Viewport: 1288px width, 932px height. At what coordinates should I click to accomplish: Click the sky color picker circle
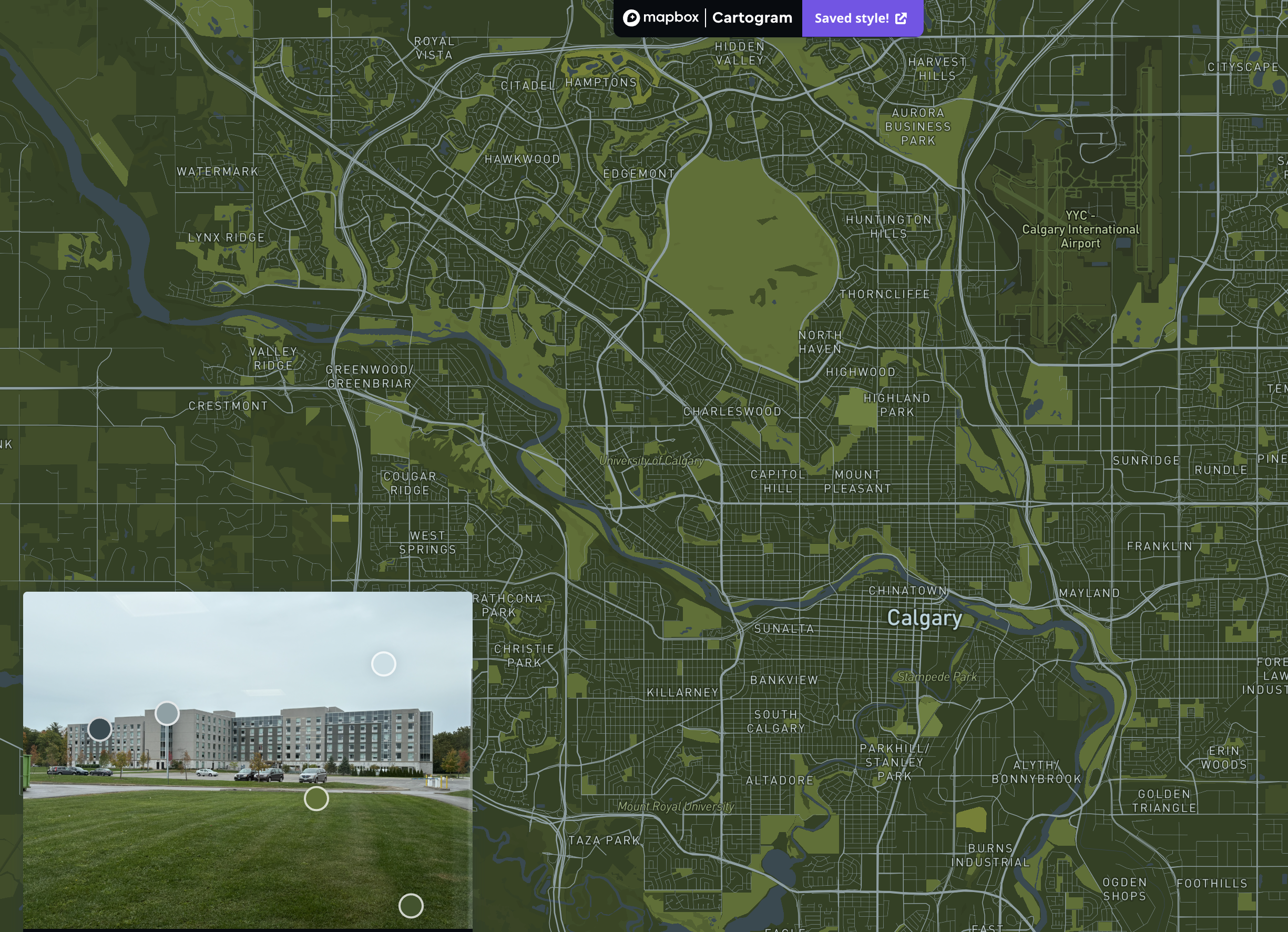(383, 663)
